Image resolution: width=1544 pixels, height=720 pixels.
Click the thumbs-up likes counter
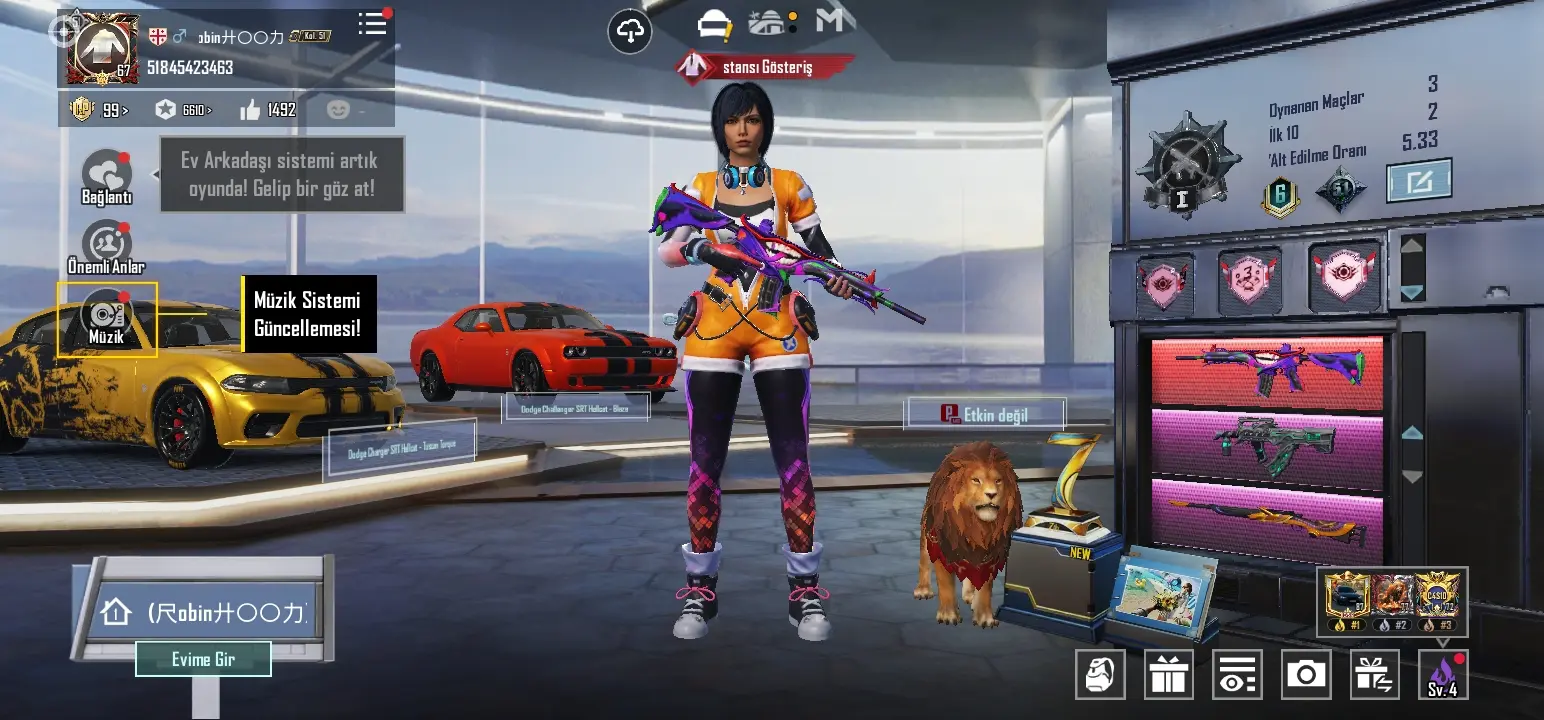point(268,110)
